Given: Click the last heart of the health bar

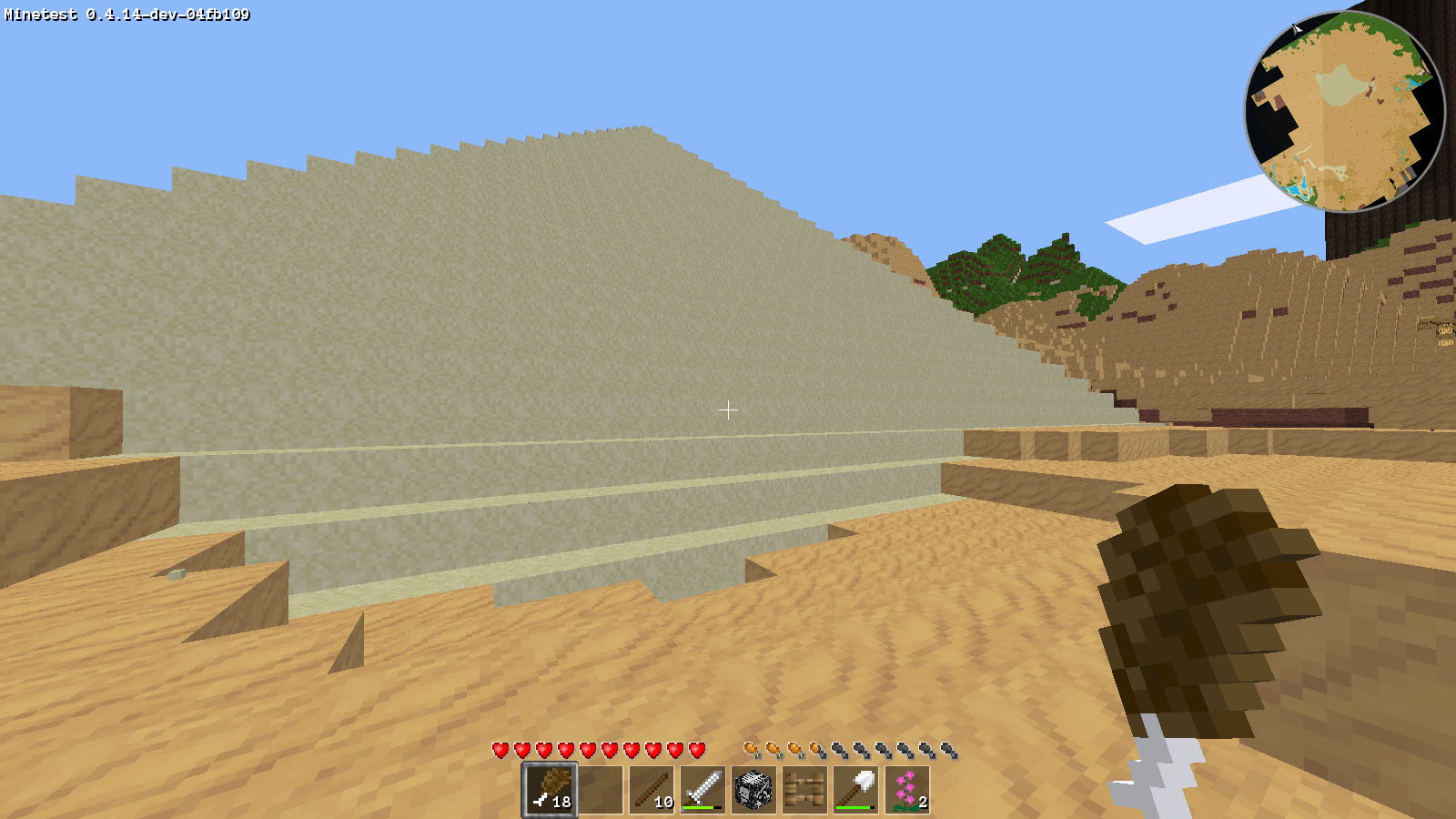Looking at the screenshot, I should click(697, 750).
